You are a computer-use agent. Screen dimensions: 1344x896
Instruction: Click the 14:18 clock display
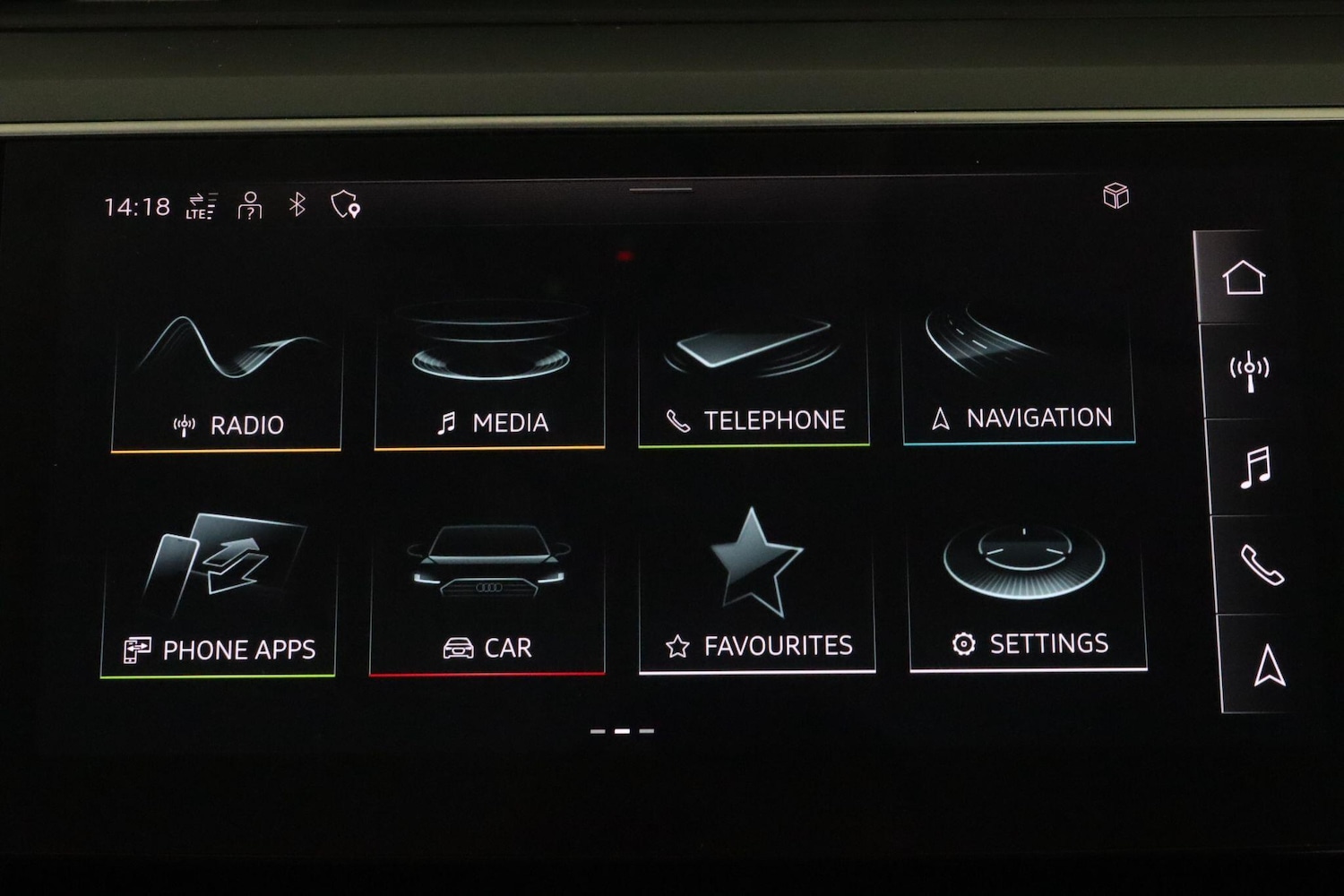(135, 205)
